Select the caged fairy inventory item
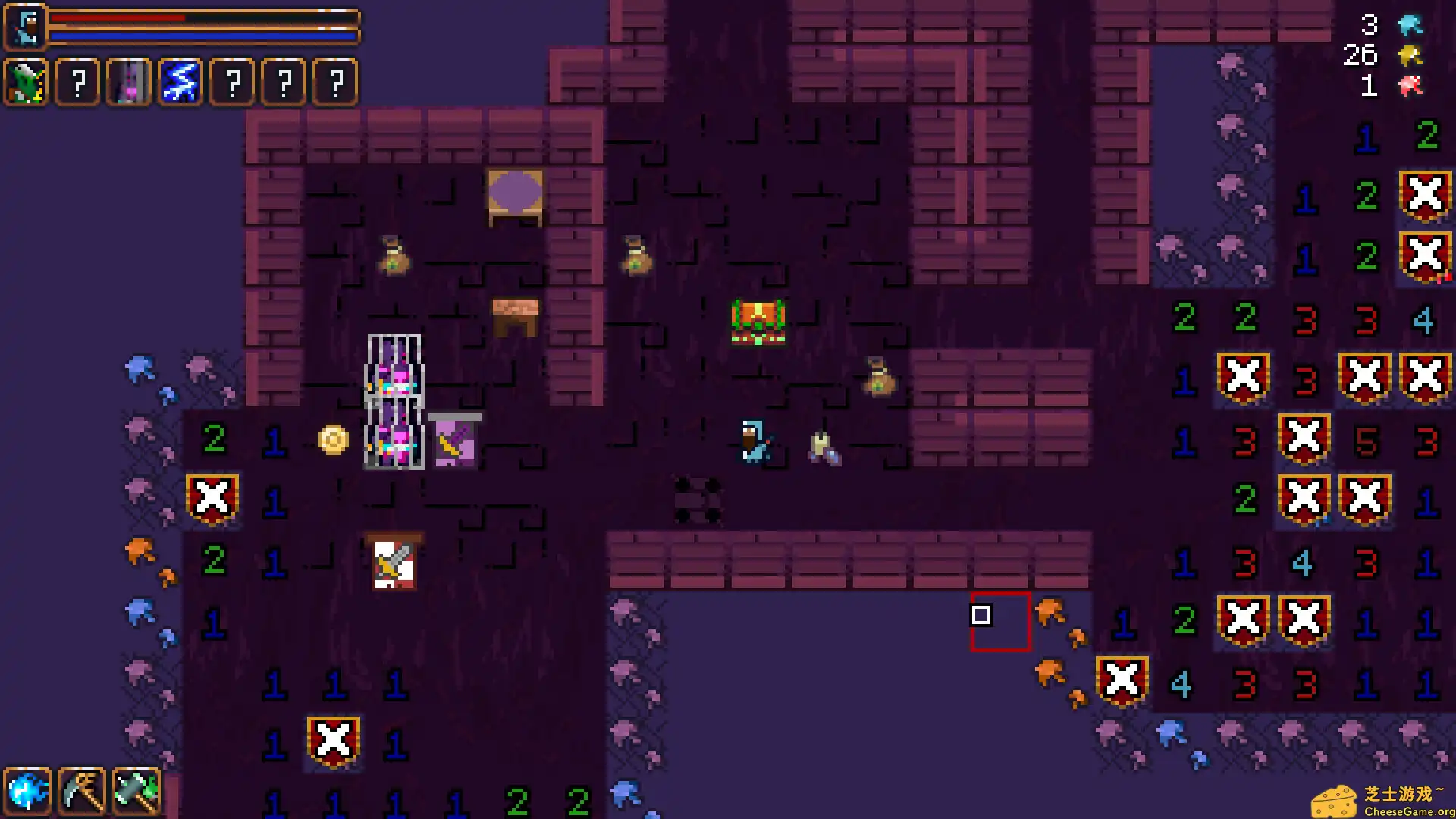The width and height of the screenshot is (1456, 819). click(x=128, y=82)
